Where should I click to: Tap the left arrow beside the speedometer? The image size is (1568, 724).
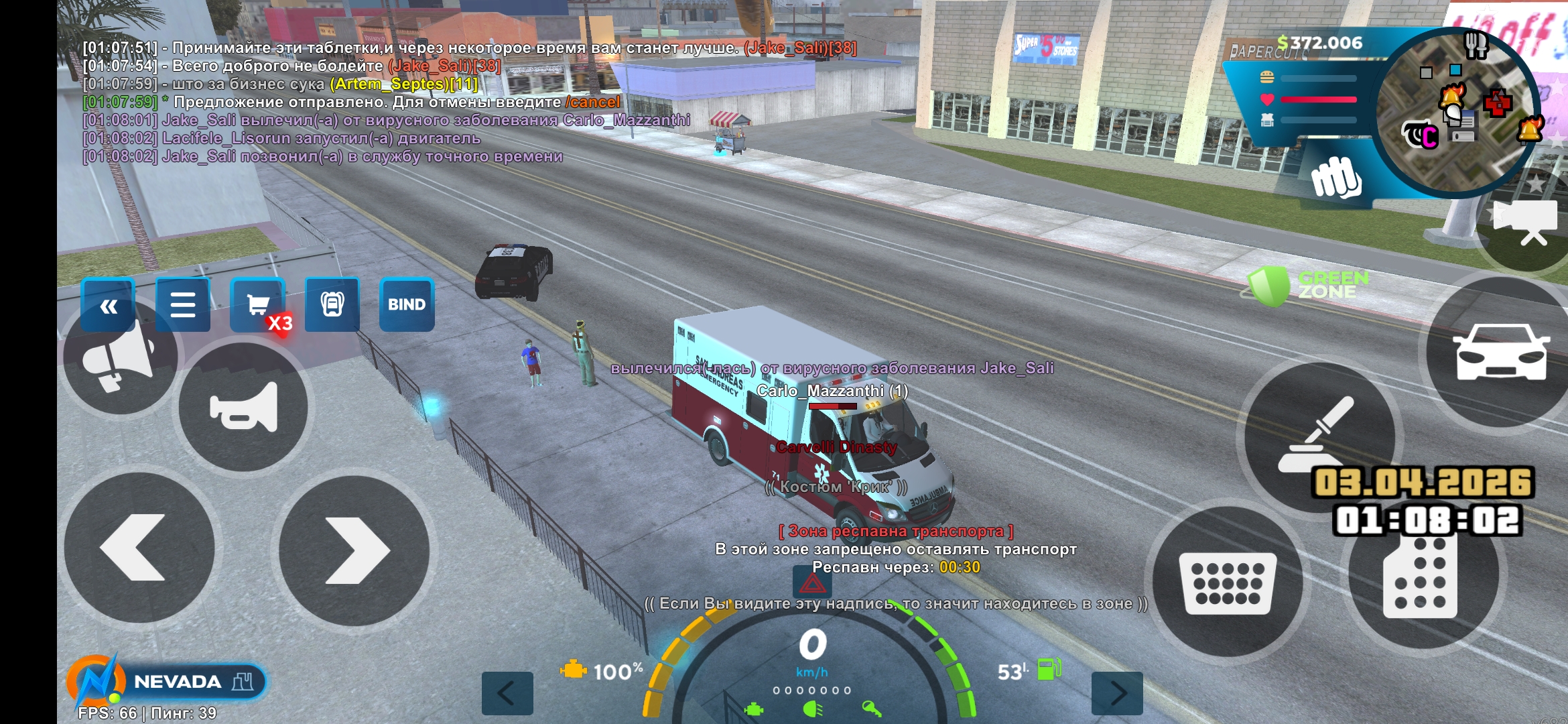pyautogui.click(x=507, y=693)
